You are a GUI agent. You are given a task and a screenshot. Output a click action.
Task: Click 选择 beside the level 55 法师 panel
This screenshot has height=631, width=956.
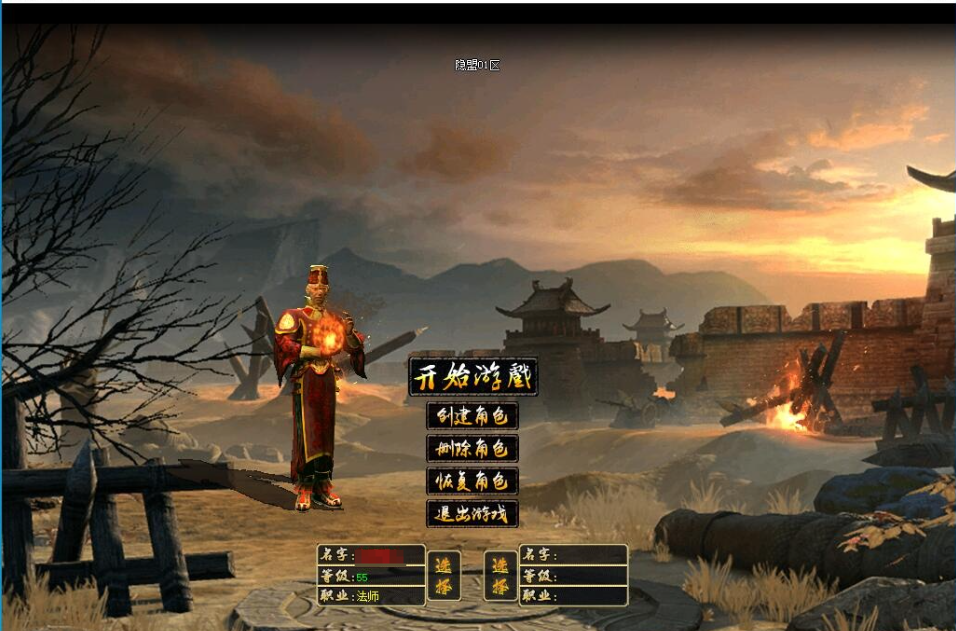[443, 575]
